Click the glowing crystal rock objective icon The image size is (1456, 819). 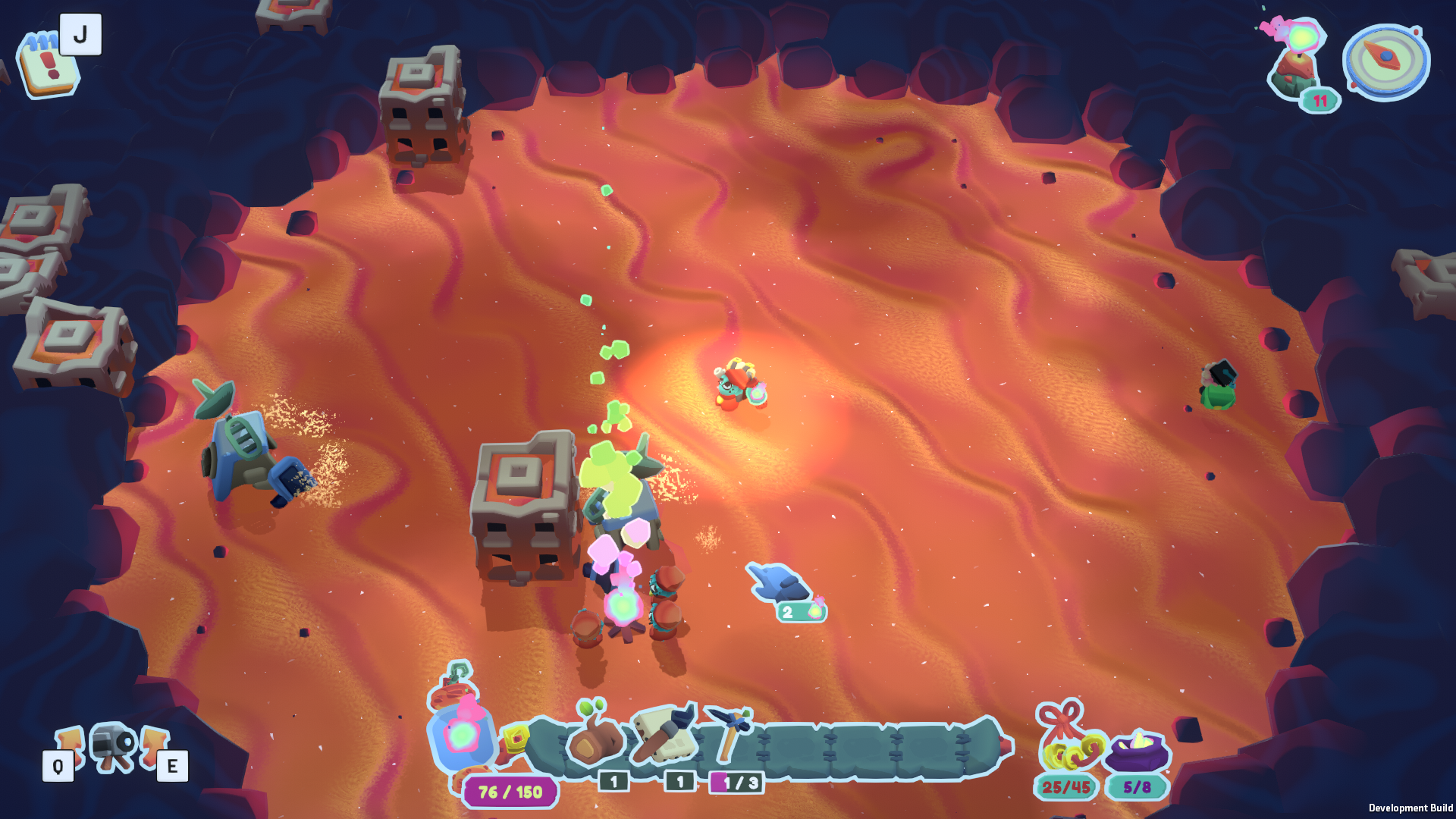pyautogui.click(x=1298, y=59)
